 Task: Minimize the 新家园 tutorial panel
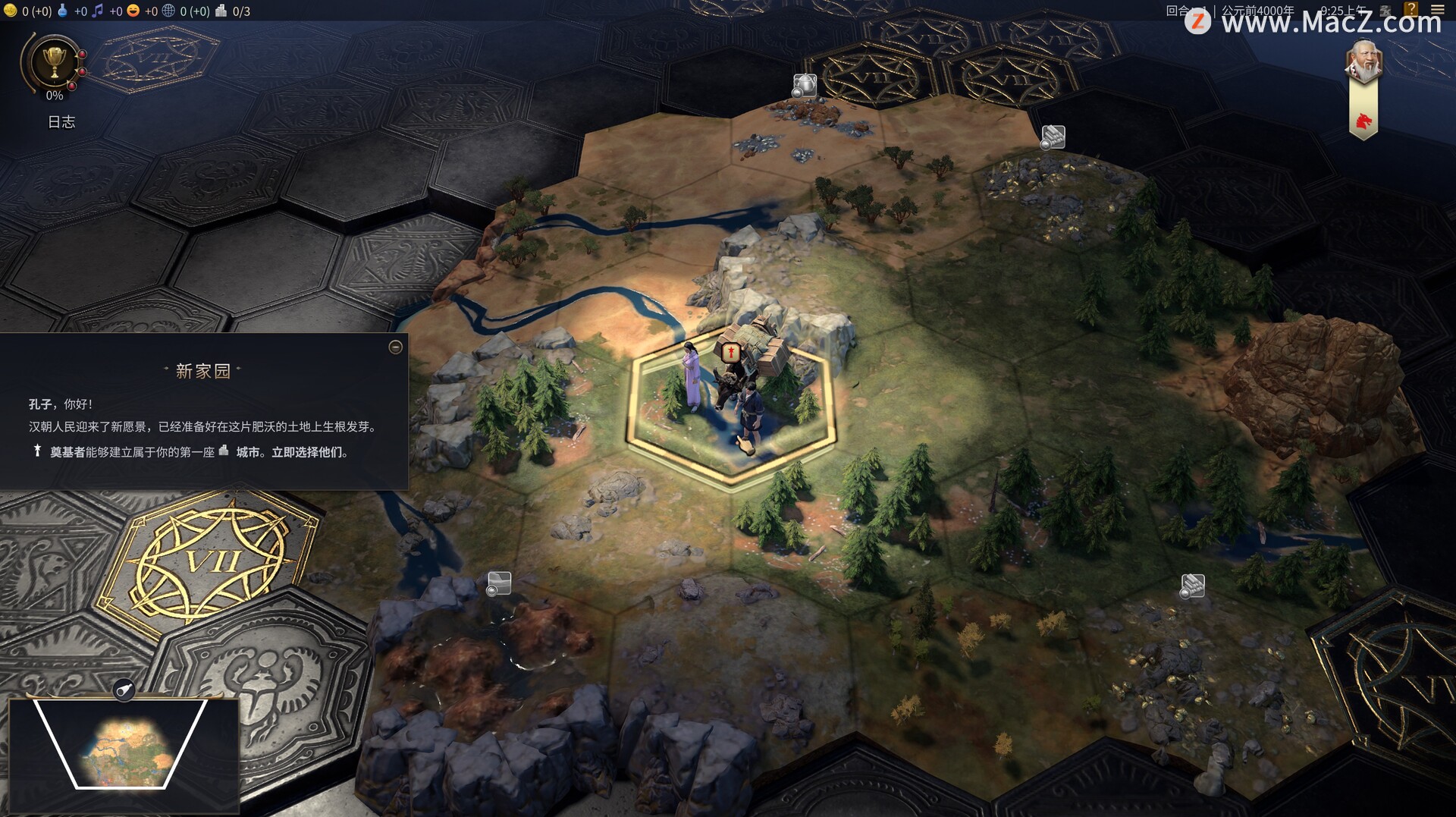coord(395,347)
